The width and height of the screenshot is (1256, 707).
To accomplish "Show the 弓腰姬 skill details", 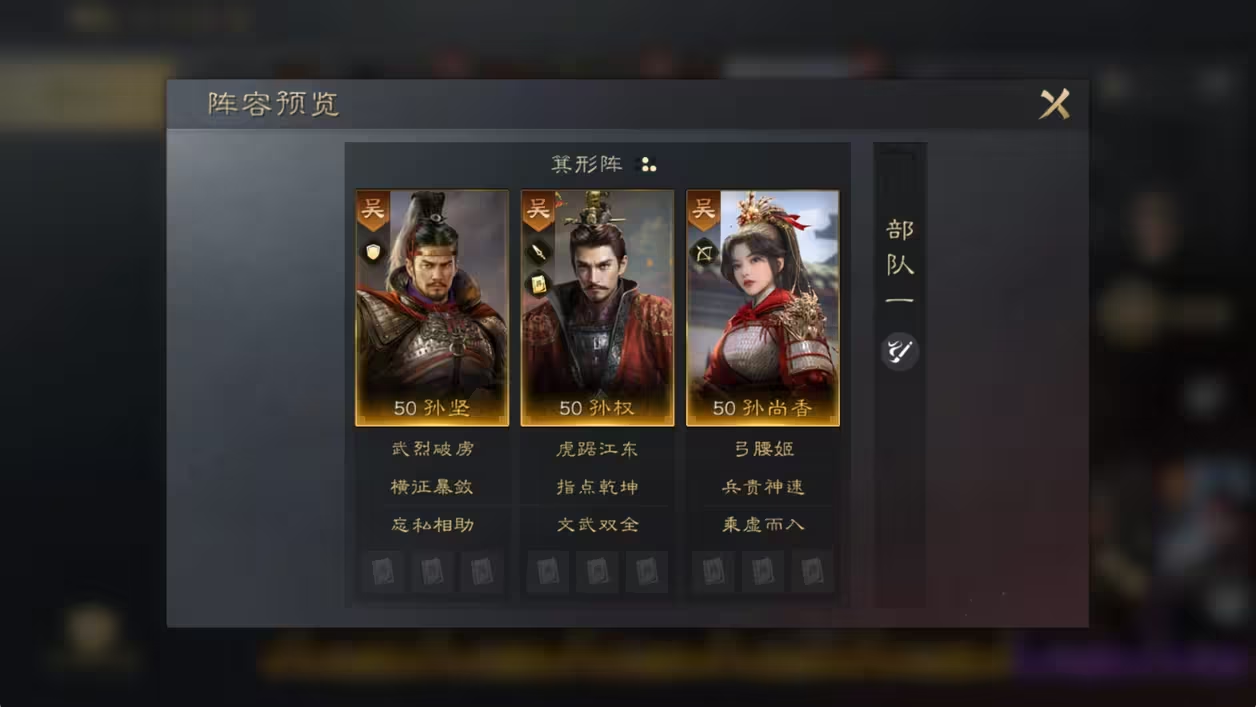I will click(763, 449).
